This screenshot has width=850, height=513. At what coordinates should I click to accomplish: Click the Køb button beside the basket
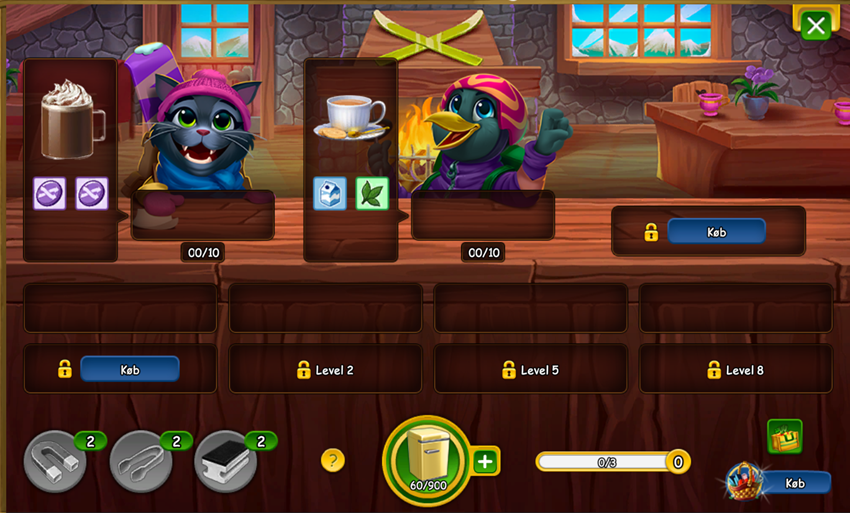click(x=795, y=483)
